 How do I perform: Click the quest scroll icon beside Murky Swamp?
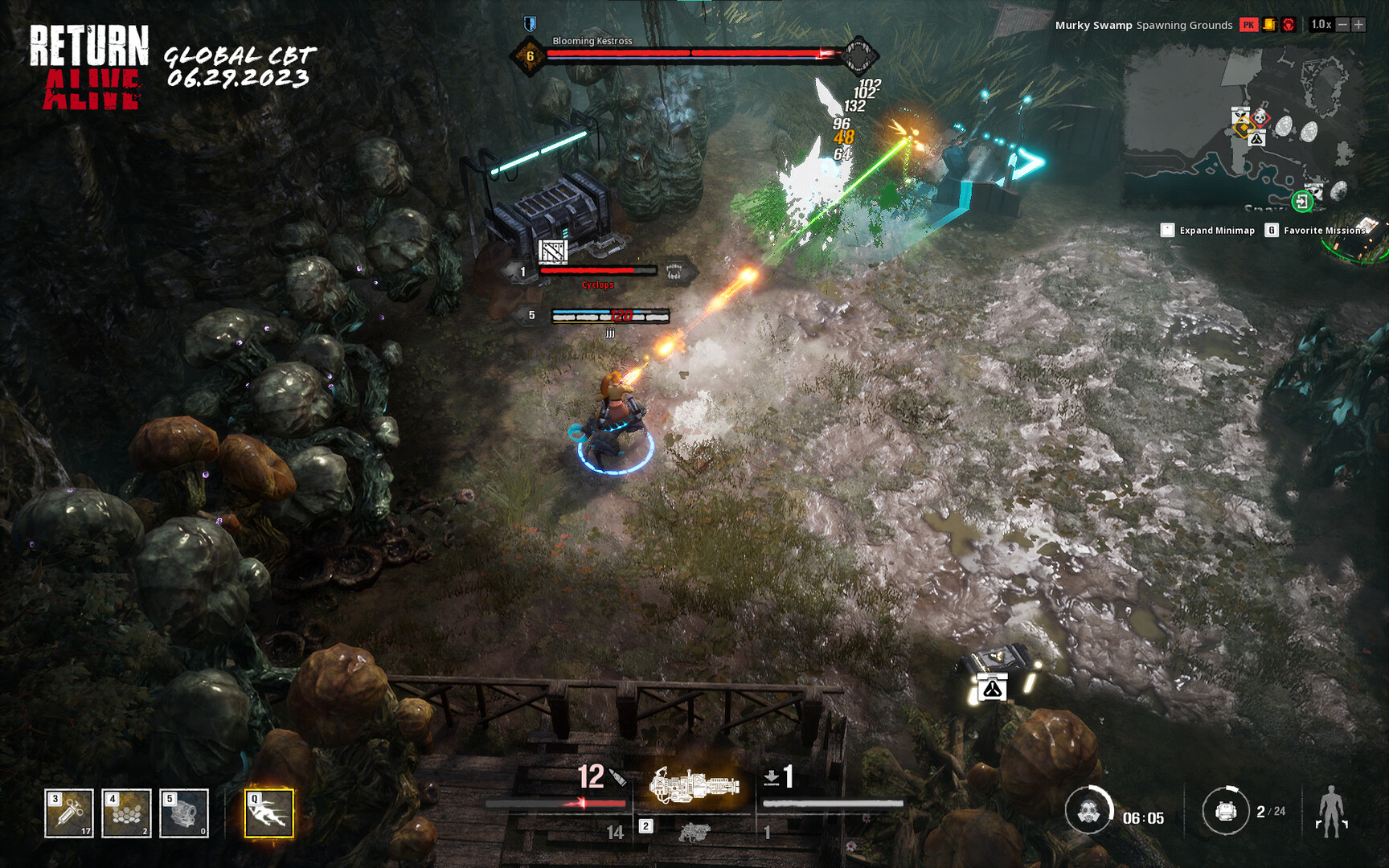click(1270, 25)
